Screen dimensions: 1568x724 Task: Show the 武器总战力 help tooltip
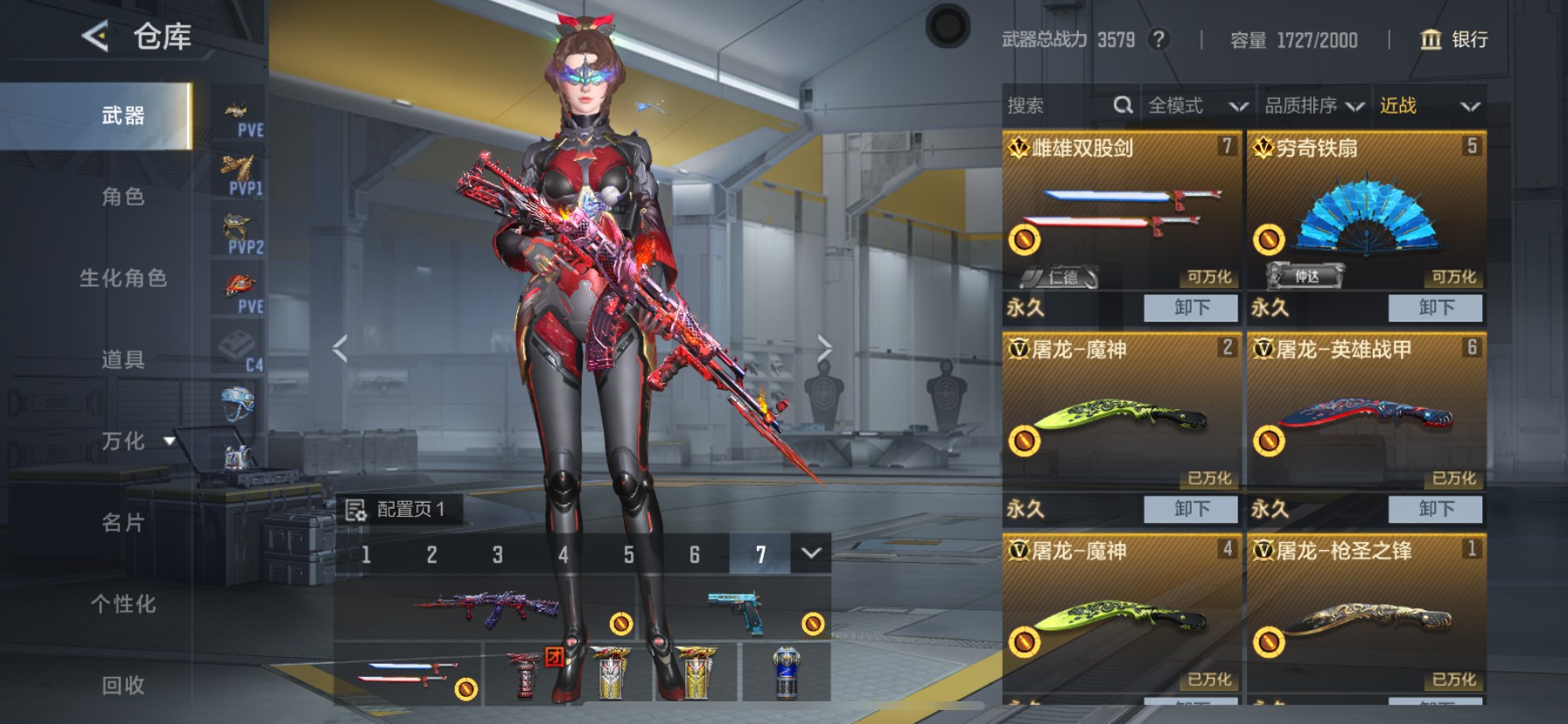point(1158,39)
